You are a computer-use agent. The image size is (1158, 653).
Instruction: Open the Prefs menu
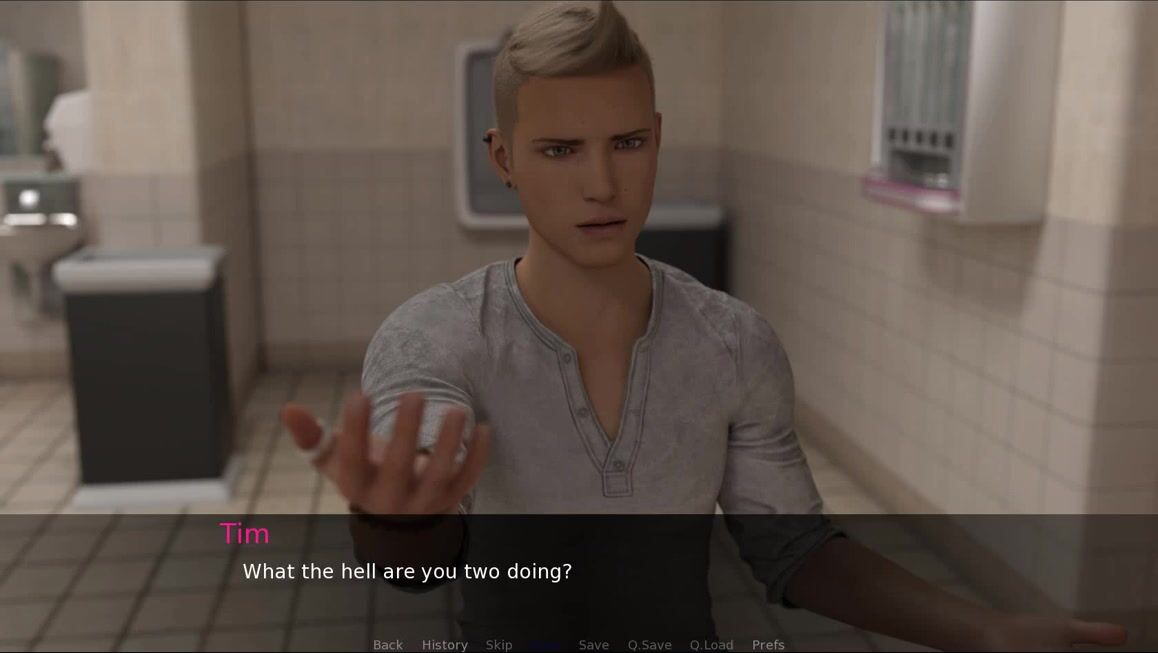pyautogui.click(x=768, y=645)
